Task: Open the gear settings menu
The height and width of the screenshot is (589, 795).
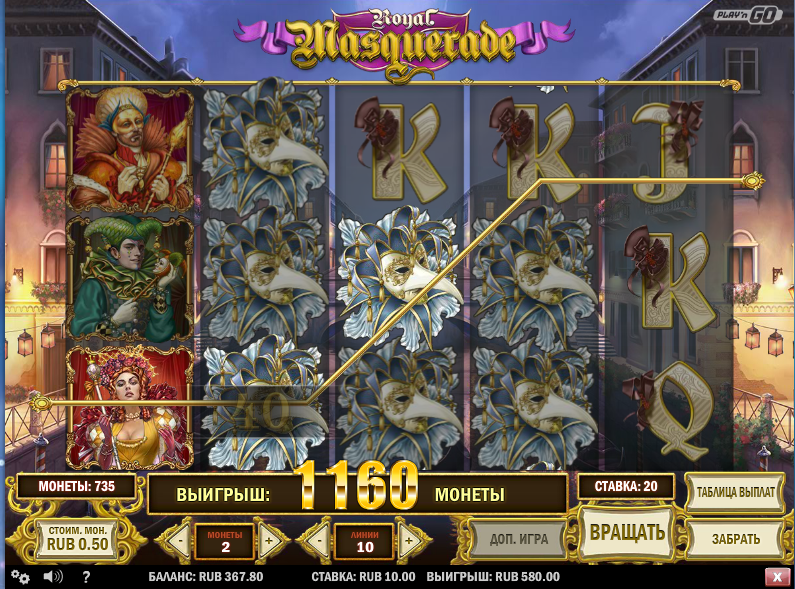Action: point(20,577)
